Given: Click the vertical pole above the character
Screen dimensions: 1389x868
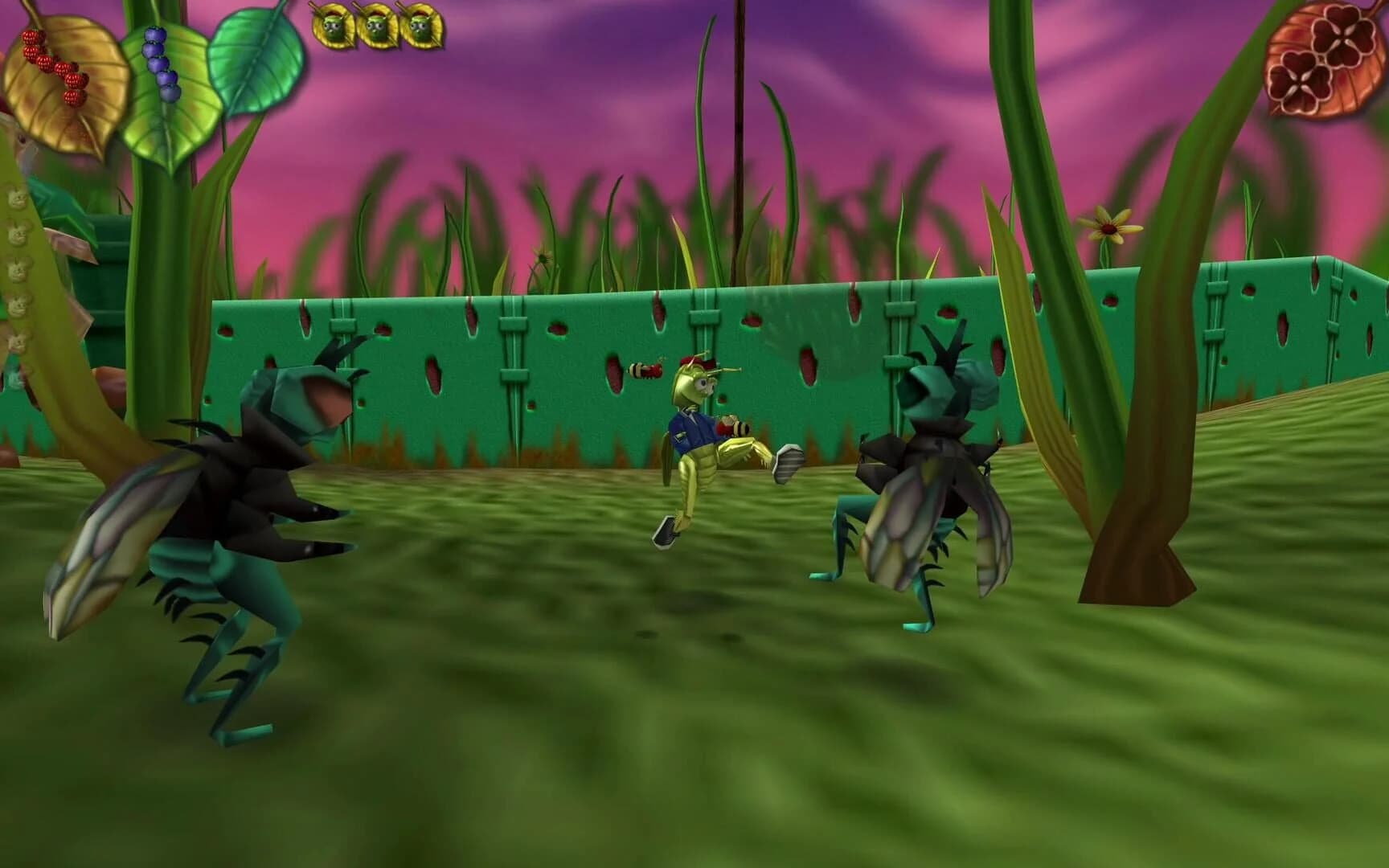Looking at the screenshot, I should (x=736, y=121).
